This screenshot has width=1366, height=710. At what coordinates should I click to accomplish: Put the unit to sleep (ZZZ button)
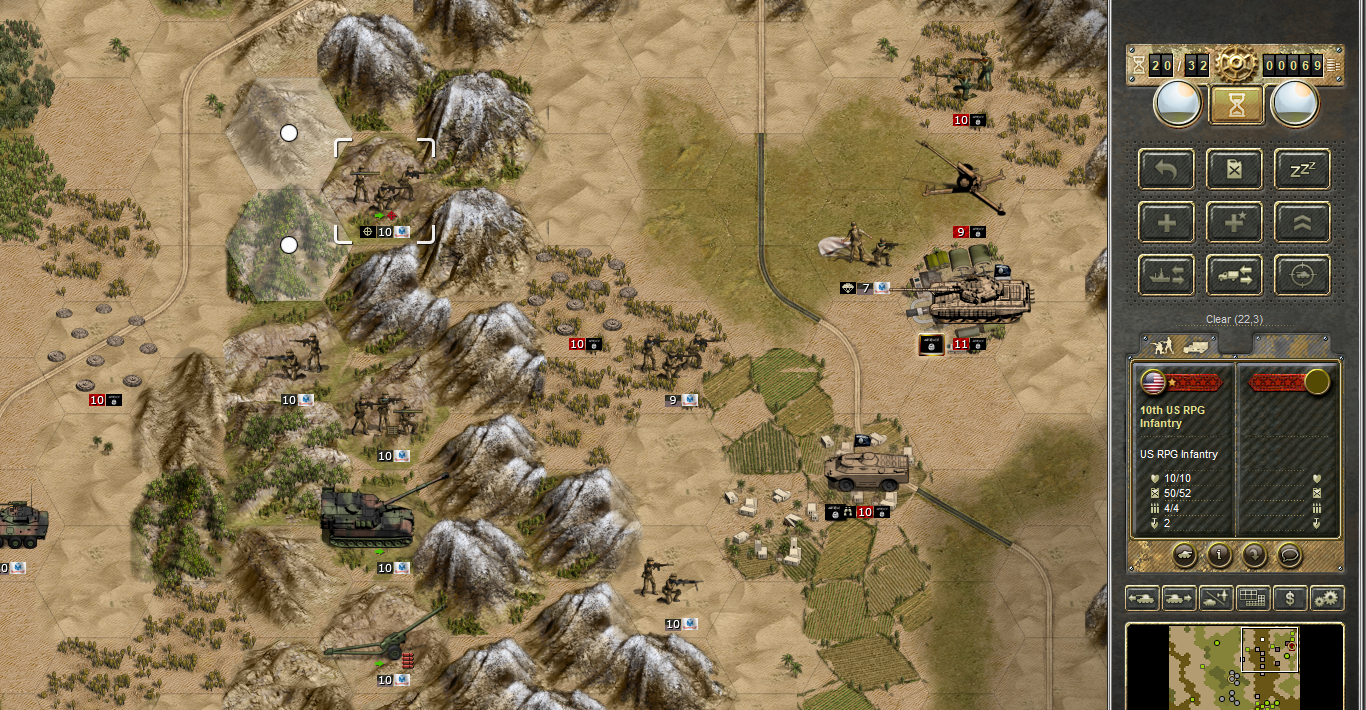[1302, 169]
